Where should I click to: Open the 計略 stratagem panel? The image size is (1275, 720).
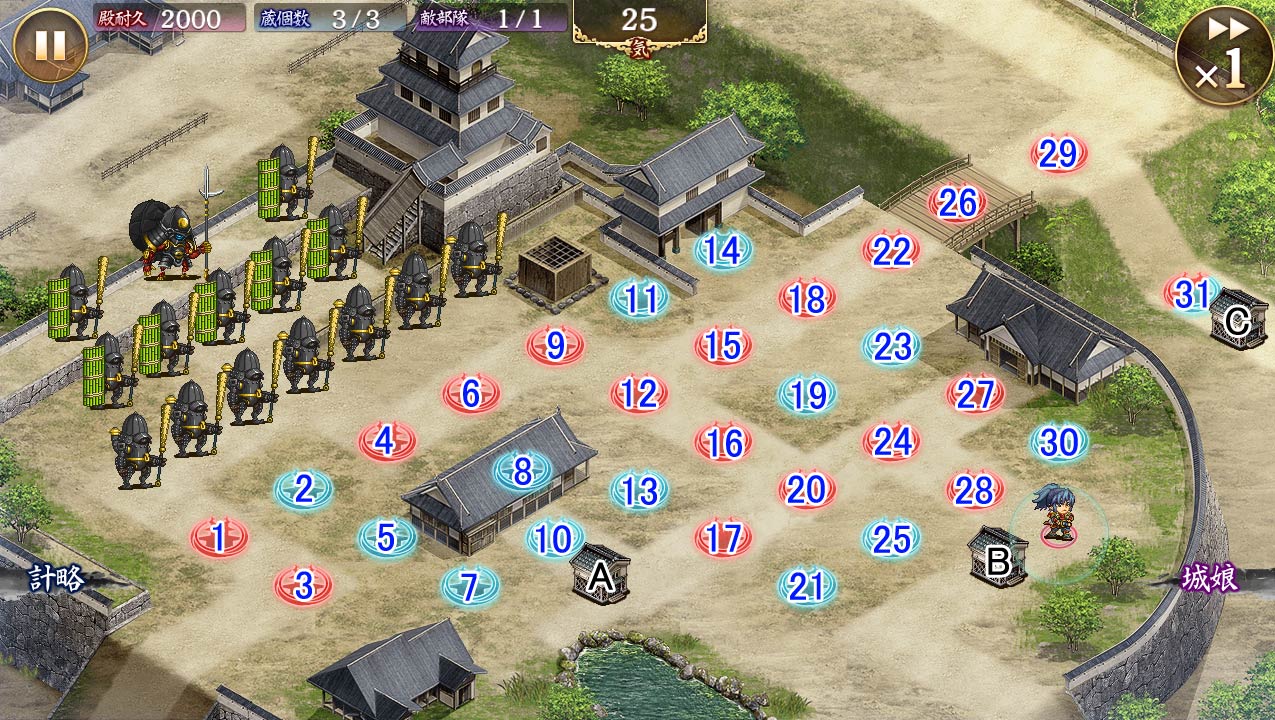pyautogui.click(x=56, y=578)
